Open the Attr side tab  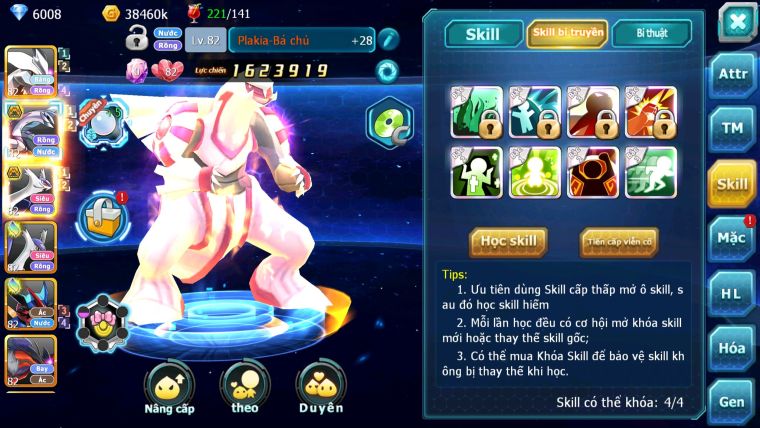[x=732, y=74]
